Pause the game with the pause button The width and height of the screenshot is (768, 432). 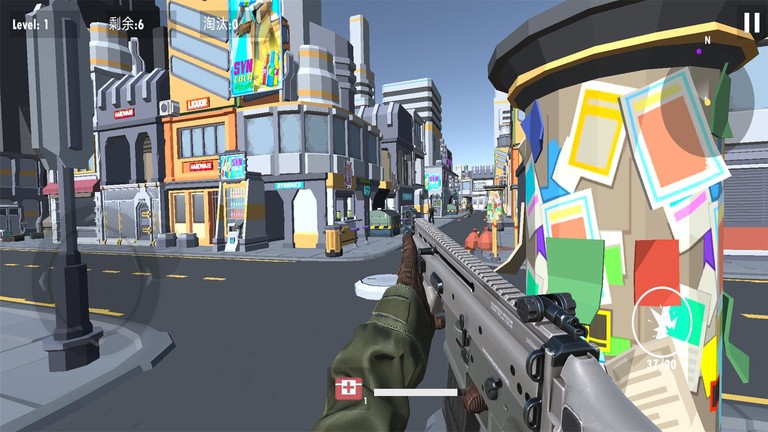(x=750, y=22)
